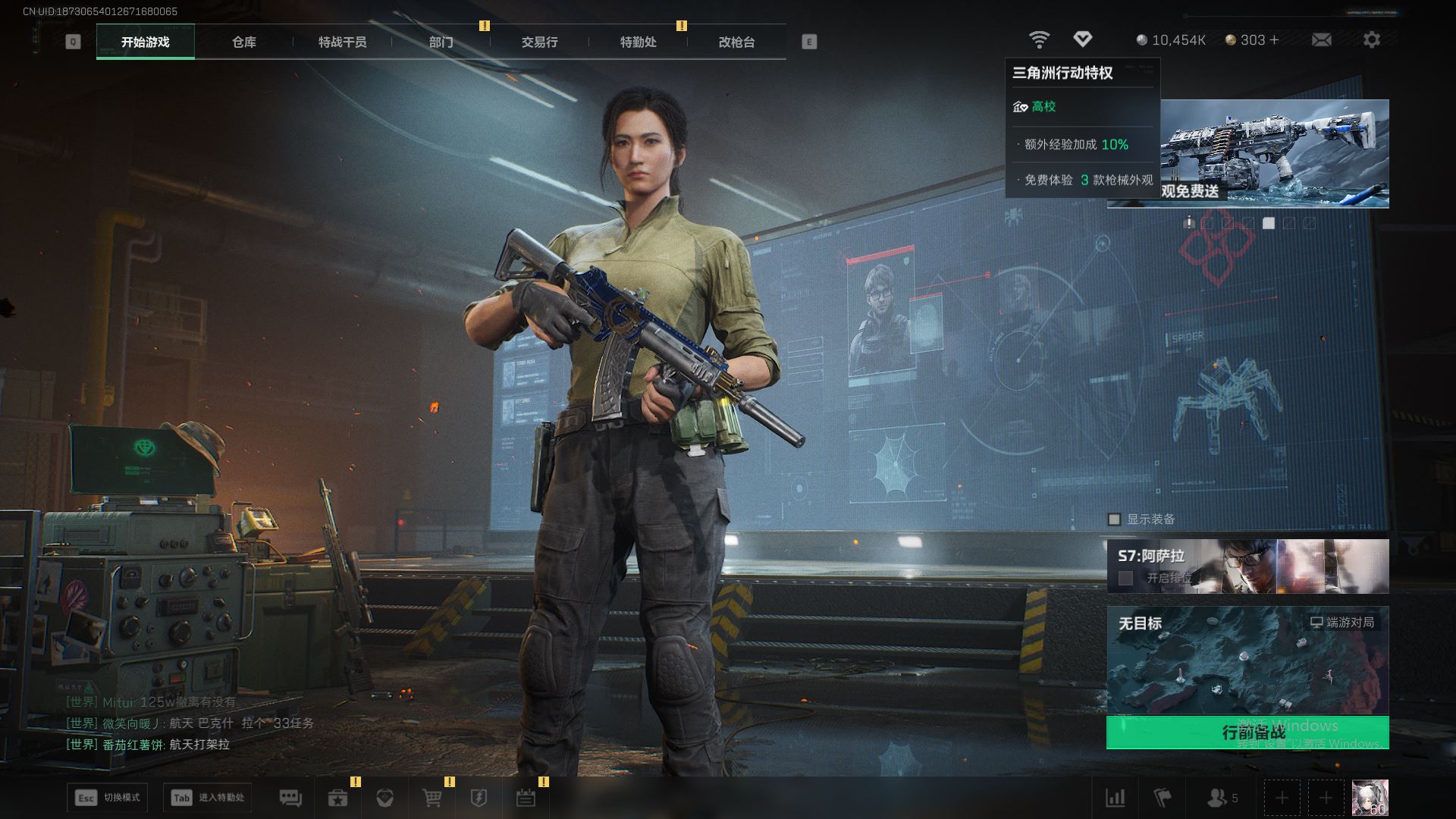The height and width of the screenshot is (819, 1456).
Task: Toggle the 显示装备 checkbox
Action: pyautogui.click(x=1114, y=519)
